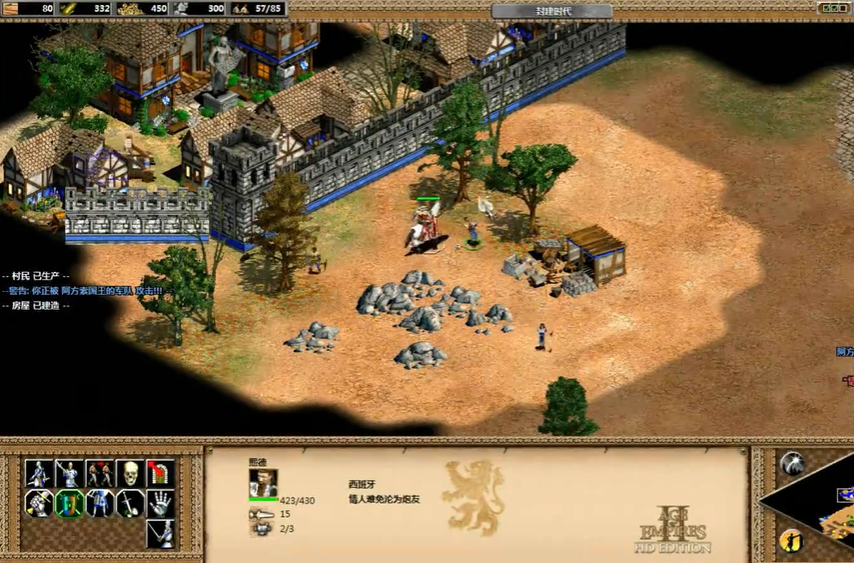Use the garrison command gate icon
The height and width of the screenshot is (563, 854).
coord(160,473)
